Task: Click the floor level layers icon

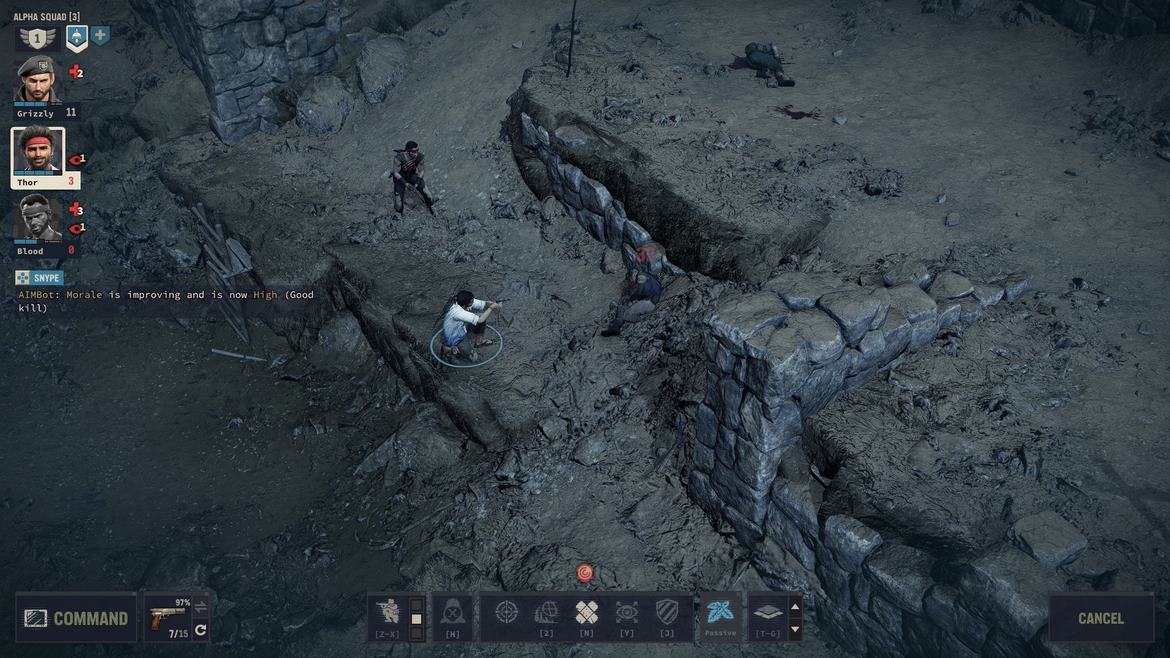Action: (x=767, y=612)
